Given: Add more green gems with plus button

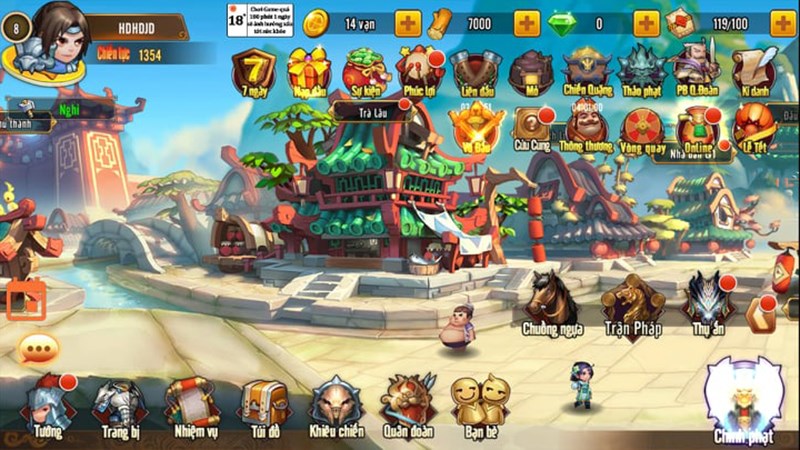Looking at the screenshot, I should coord(646,23).
